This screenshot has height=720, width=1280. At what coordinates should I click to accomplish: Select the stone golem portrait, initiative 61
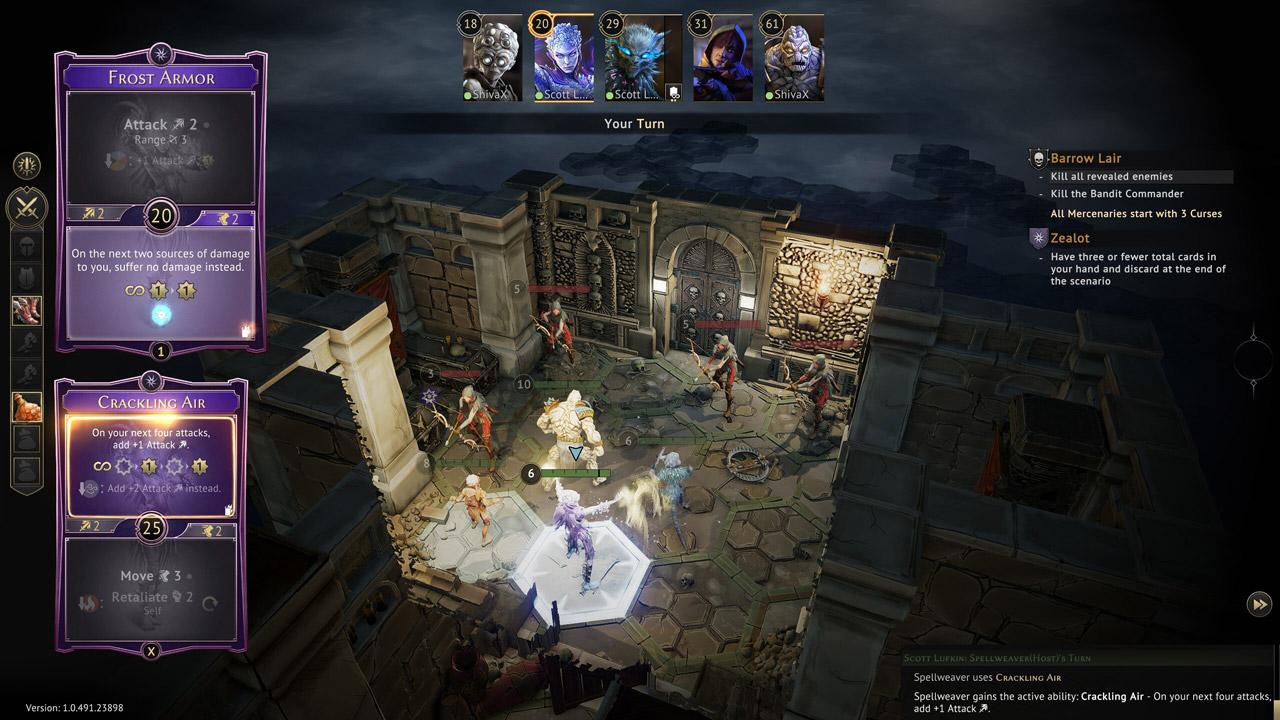794,62
